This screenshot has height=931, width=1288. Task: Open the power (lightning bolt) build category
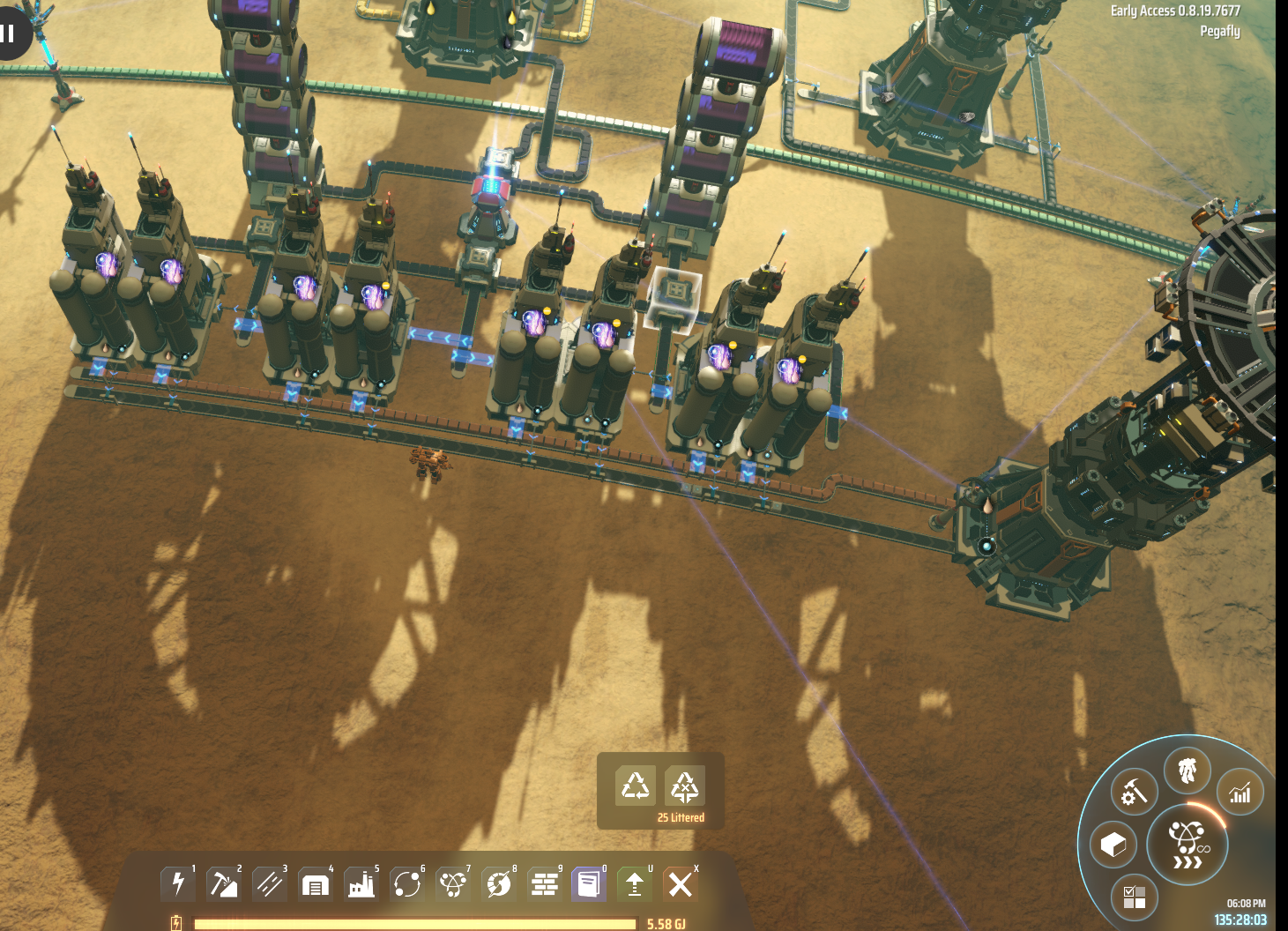point(177,883)
